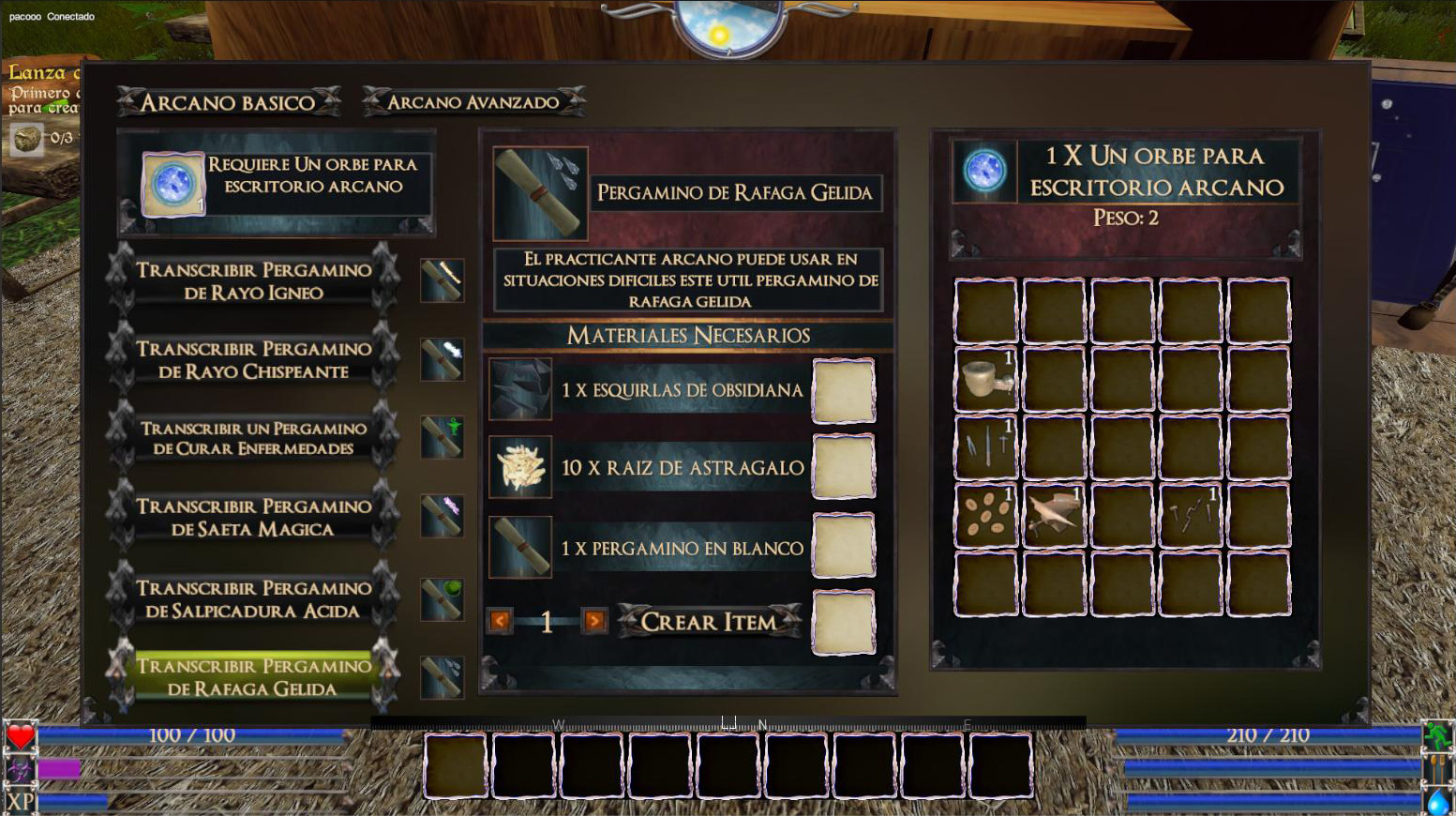Select the stone mortar inventory slot
This screenshot has width=1456, height=816.
pos(985,379)
